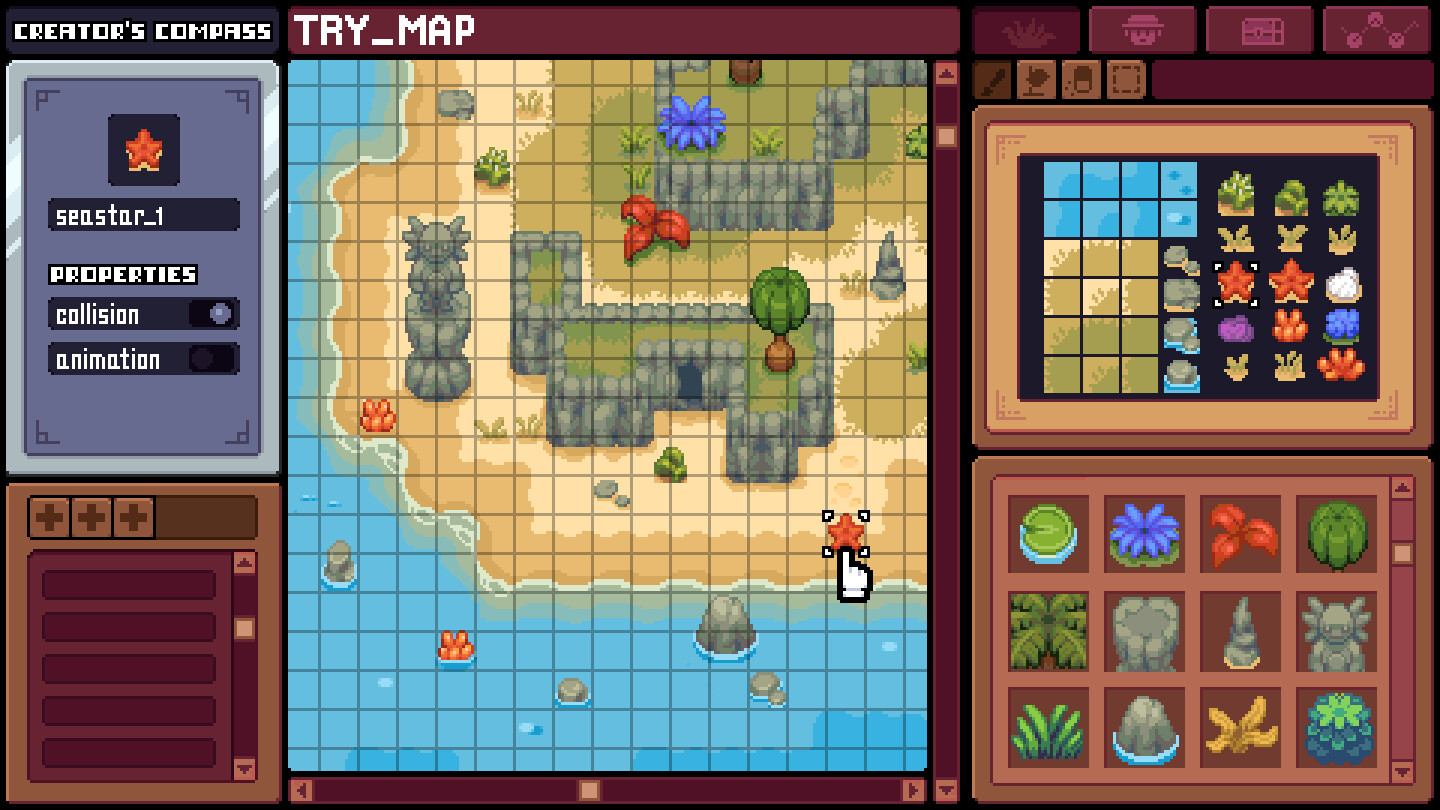Switch to the foliage tab
Screen dimensions: 1440x810
1028,29
